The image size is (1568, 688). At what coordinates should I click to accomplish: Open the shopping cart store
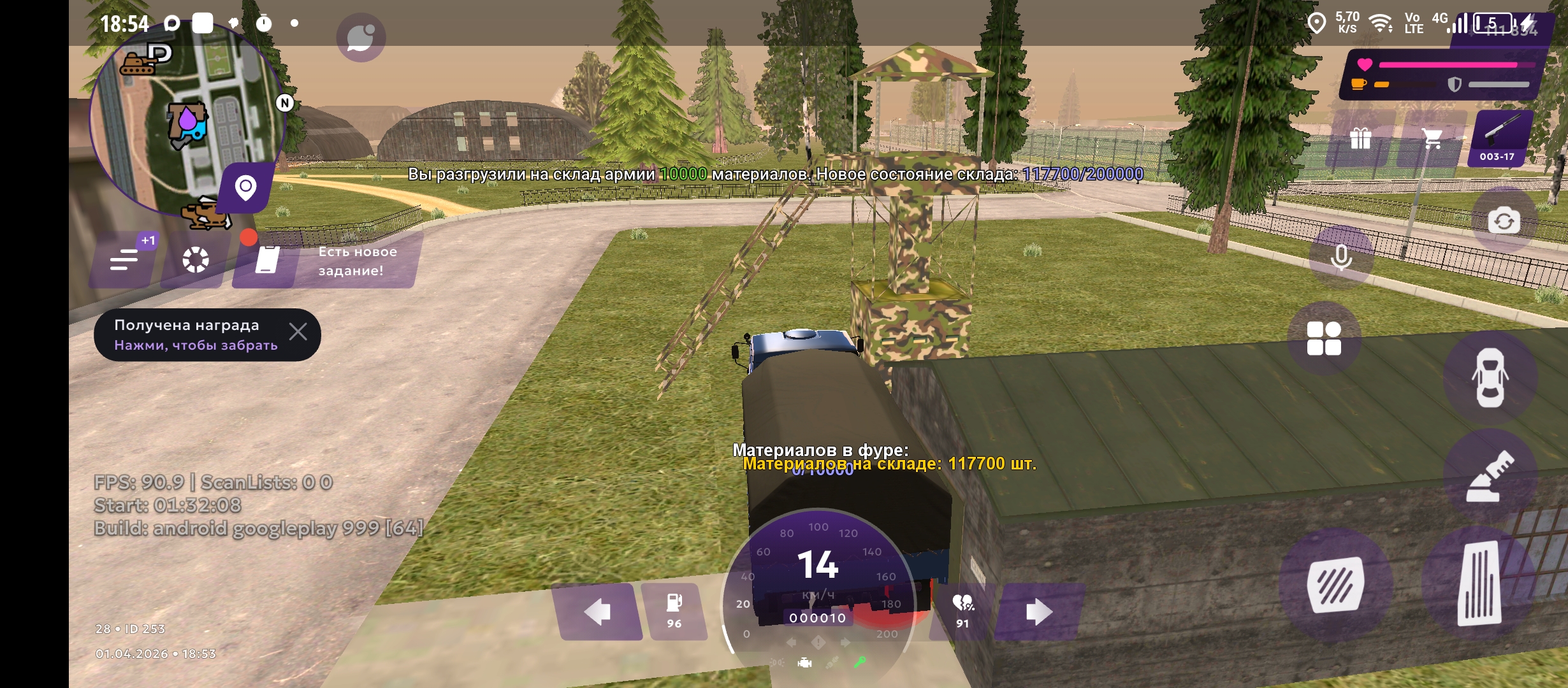pos(1432,139)
